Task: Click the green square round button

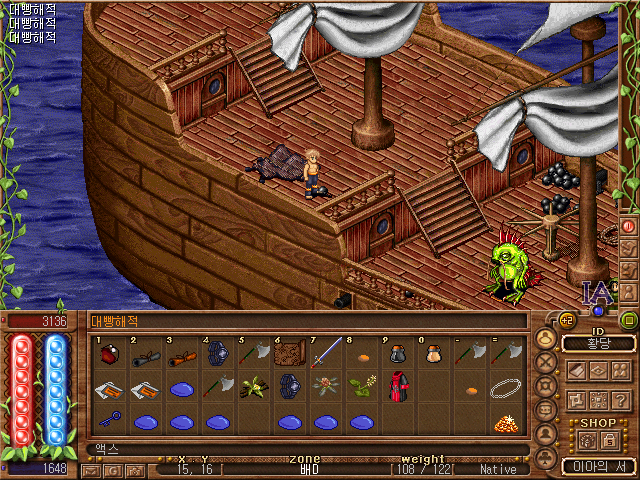Action: pos(629,320)
